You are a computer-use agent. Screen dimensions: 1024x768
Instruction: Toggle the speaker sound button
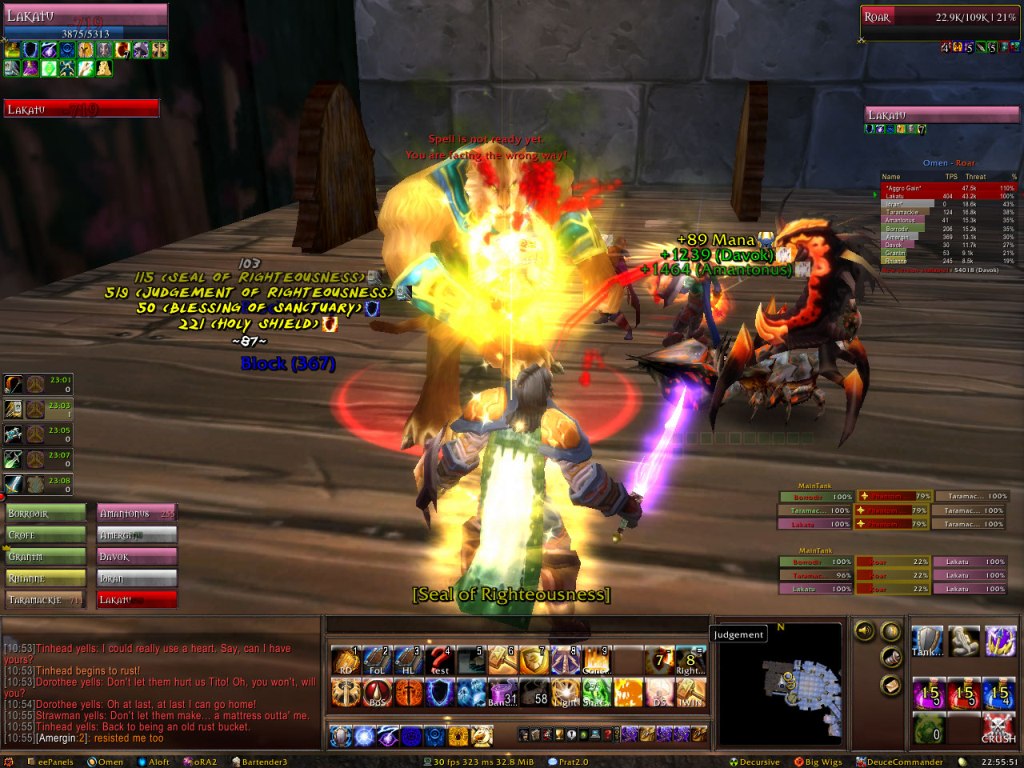pyautogui.click(x=862, y=631)
